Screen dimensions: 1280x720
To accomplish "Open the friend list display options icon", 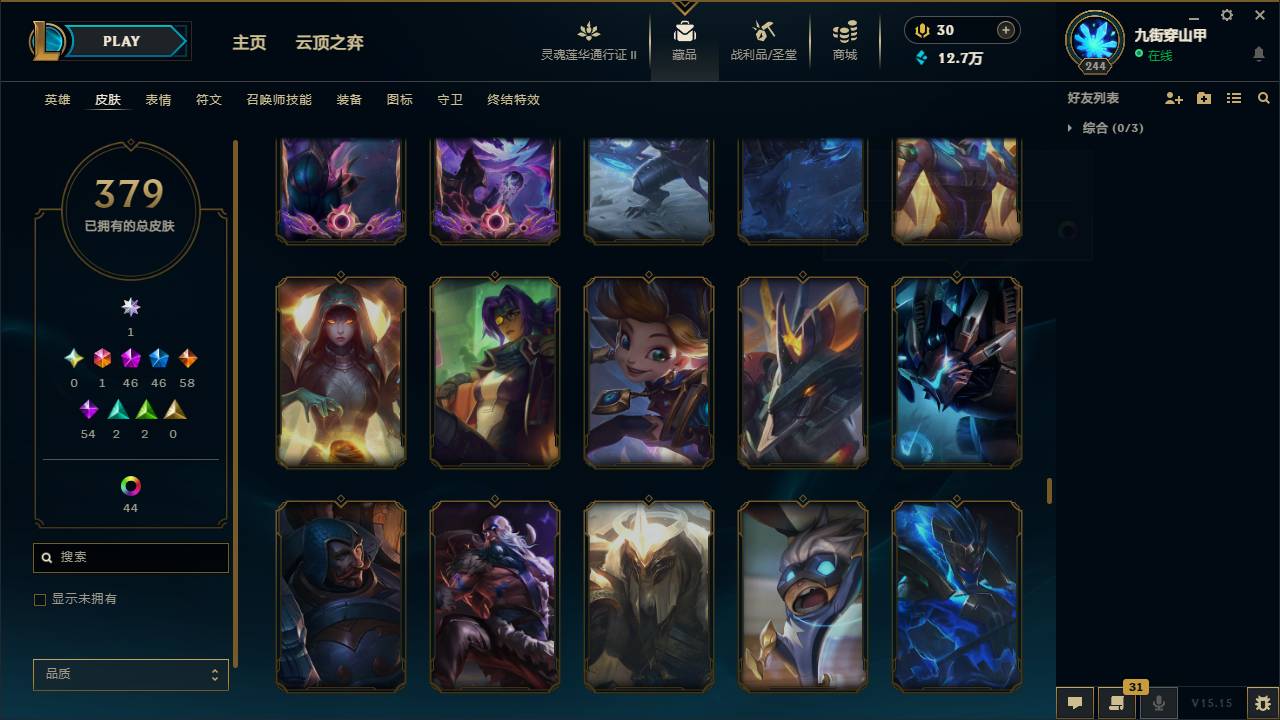I will point(1234,97).
